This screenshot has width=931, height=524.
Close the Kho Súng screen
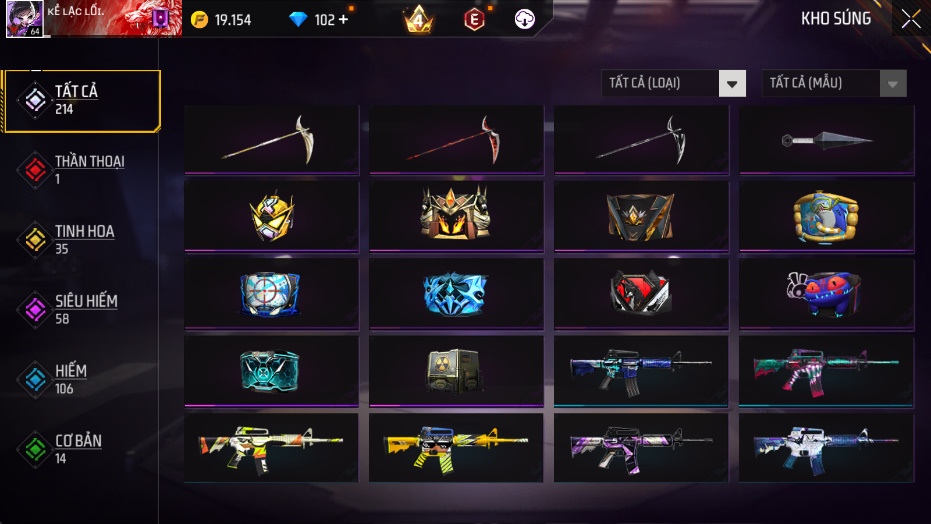910,19
